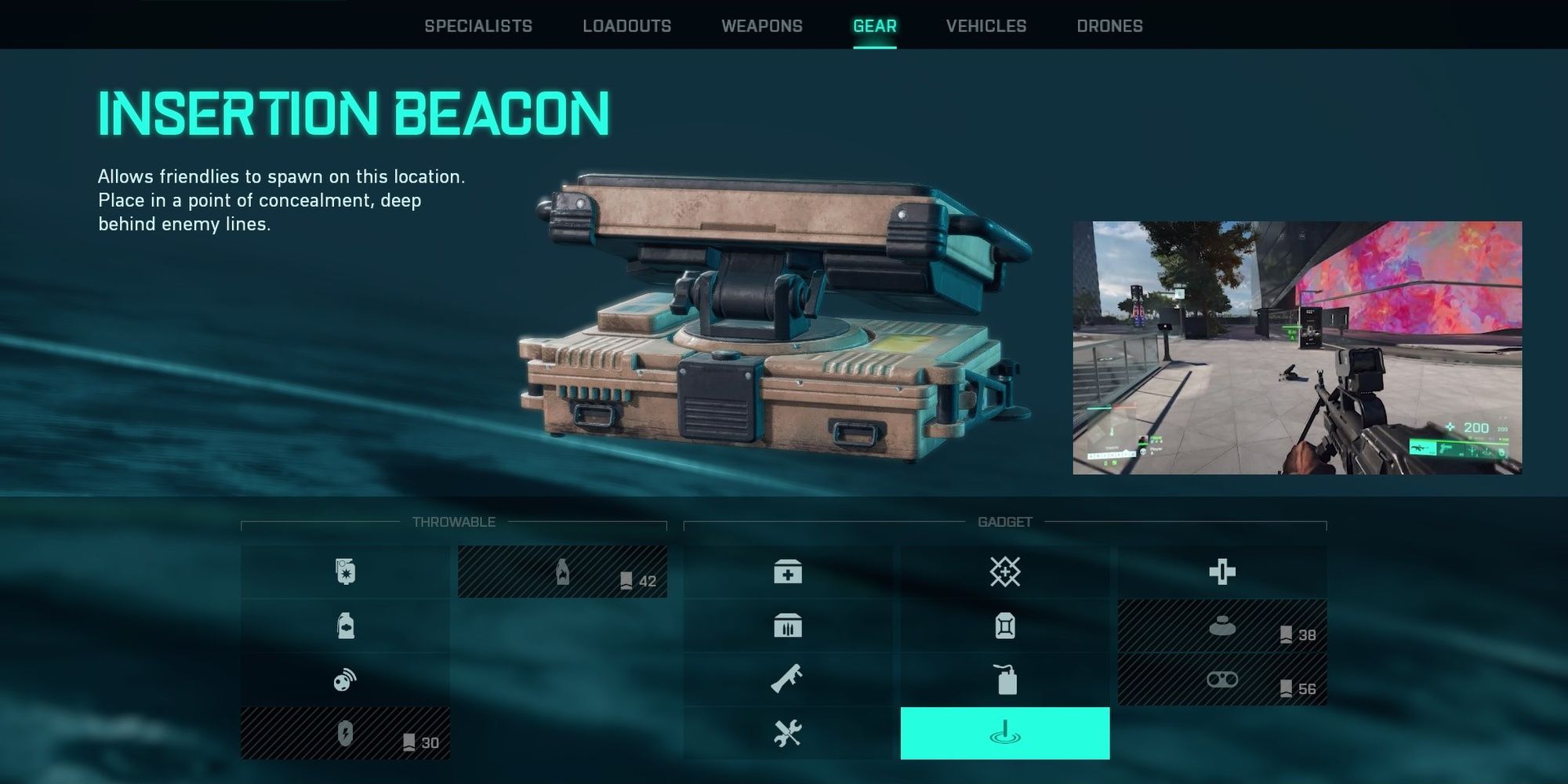The height and width of the screenshot is (784, 1568).
Task: View the LOADOUTS screen
Action: pyautogui.click(x=626, y=26)
